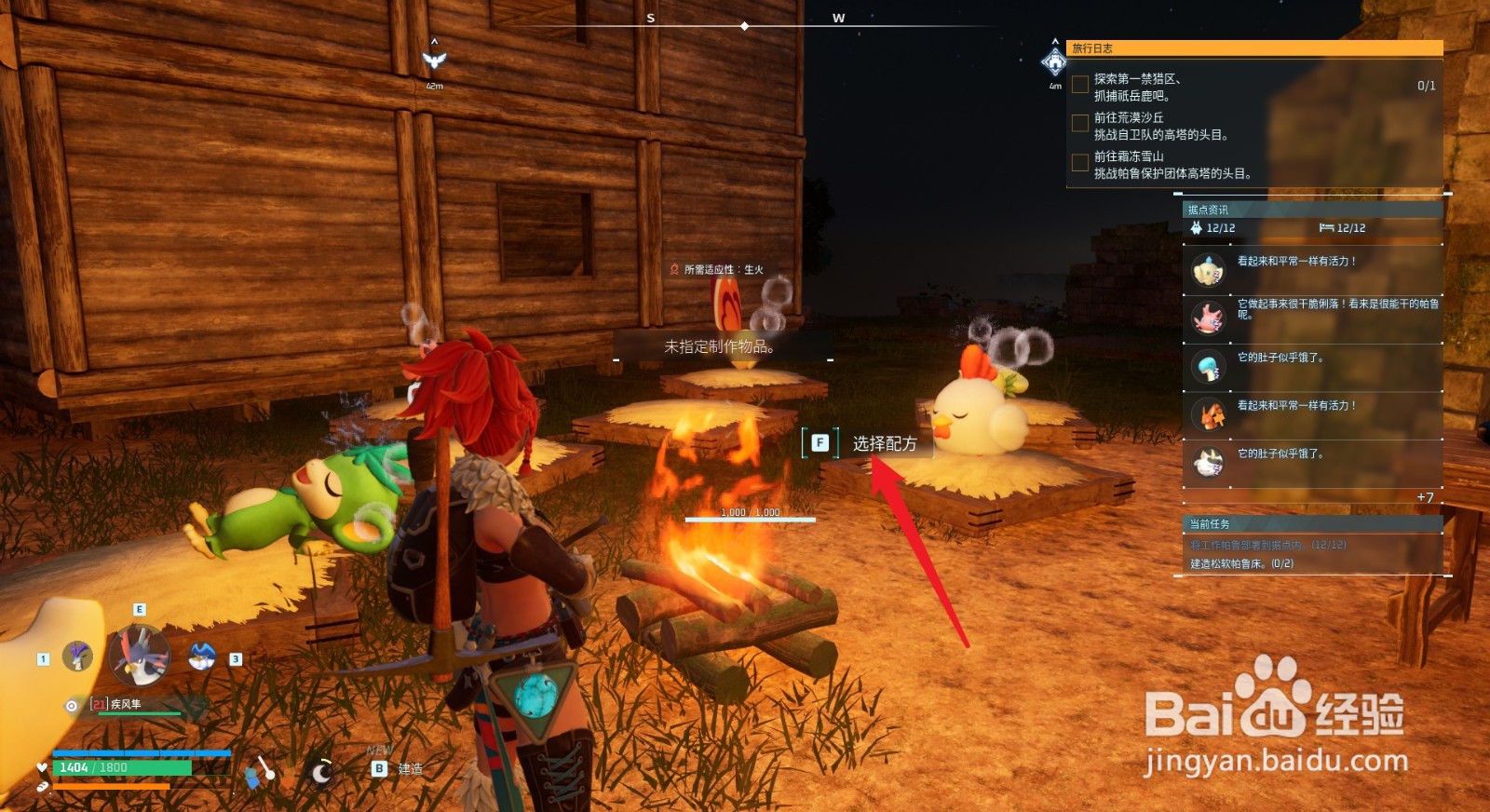Open the 建造松软帕鲁床 current task entry

tap(1241, 563)
